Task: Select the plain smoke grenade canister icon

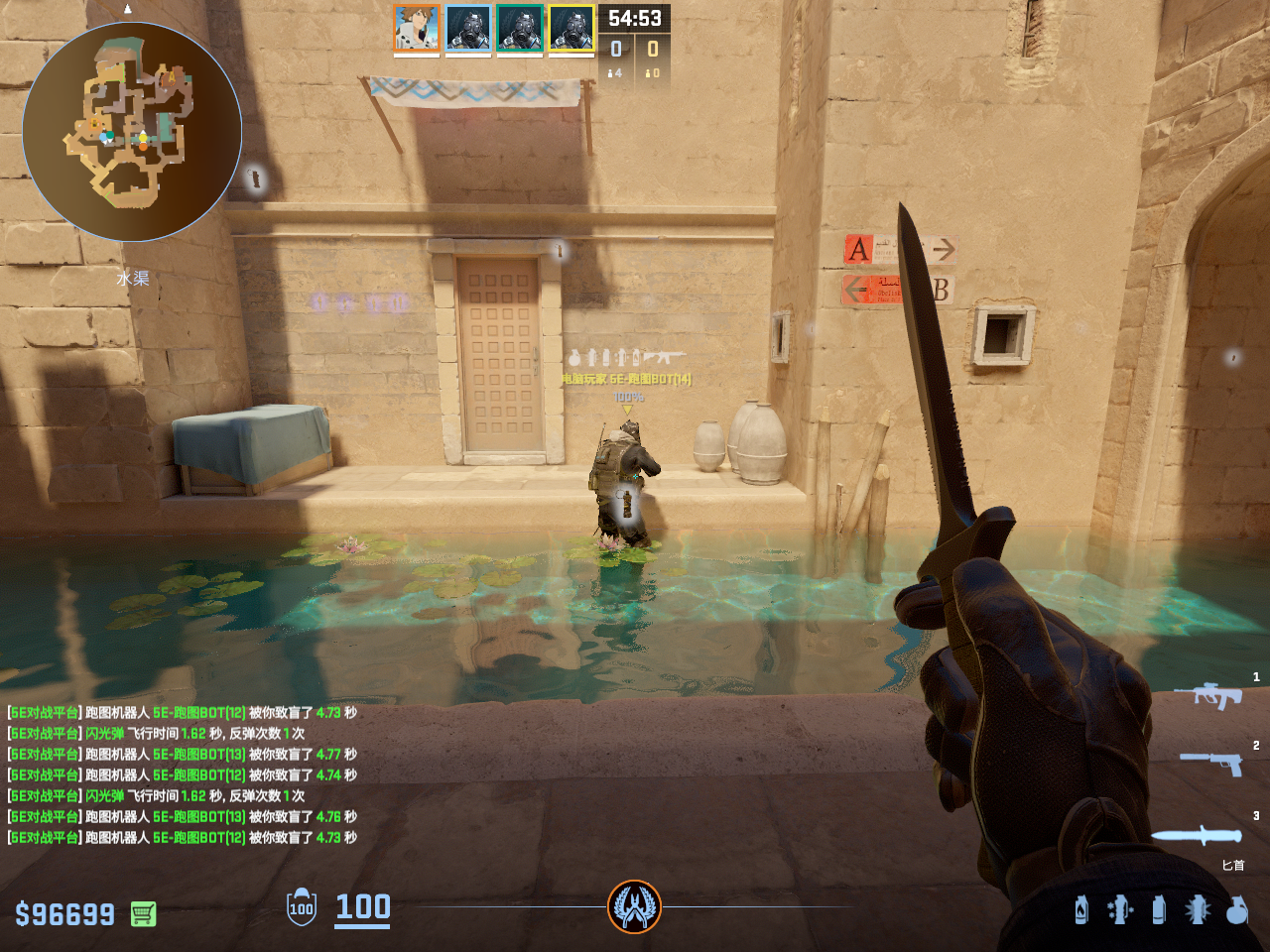Action: 1159,909
